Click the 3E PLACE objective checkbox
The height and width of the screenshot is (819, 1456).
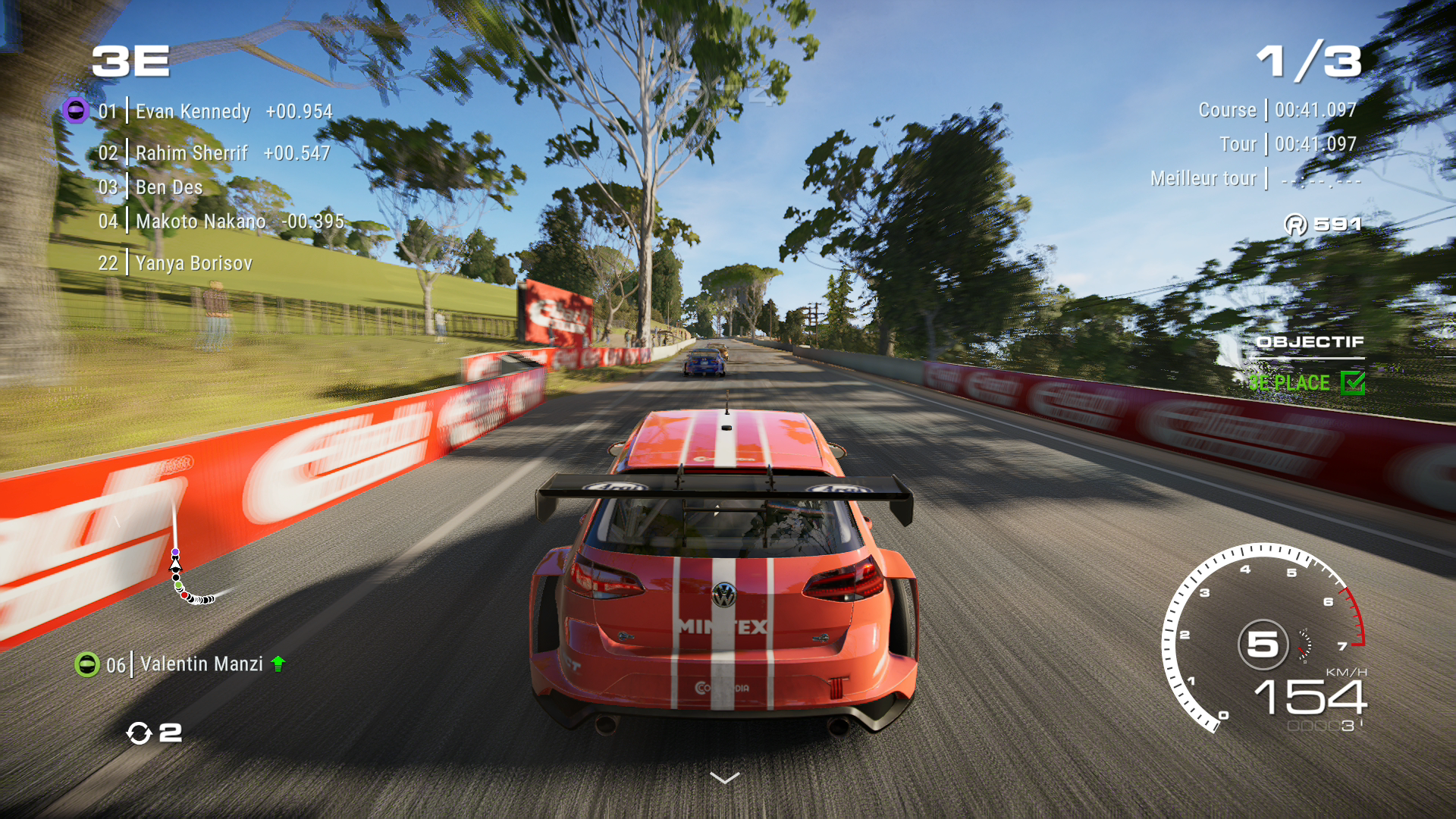coord(1353,383)
